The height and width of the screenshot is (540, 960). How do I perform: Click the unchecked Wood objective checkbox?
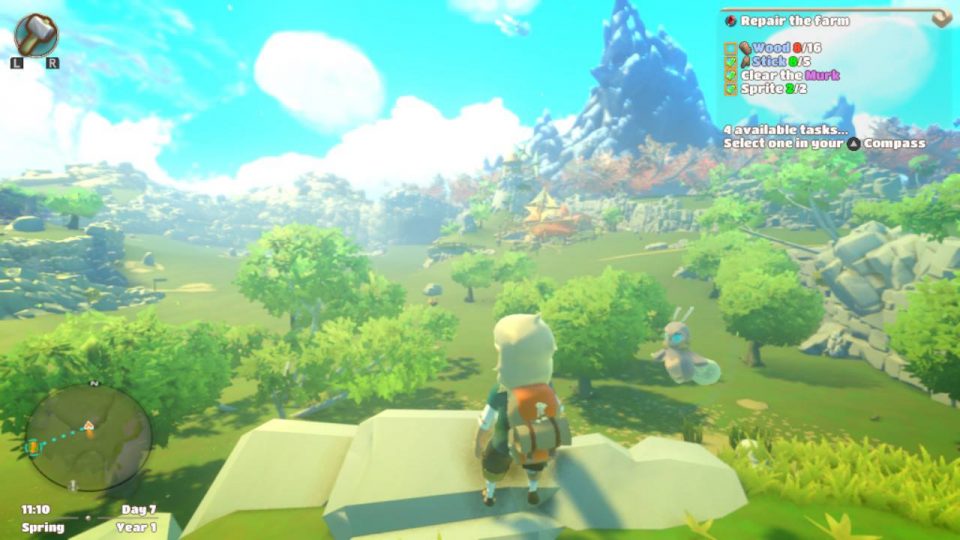730,48
